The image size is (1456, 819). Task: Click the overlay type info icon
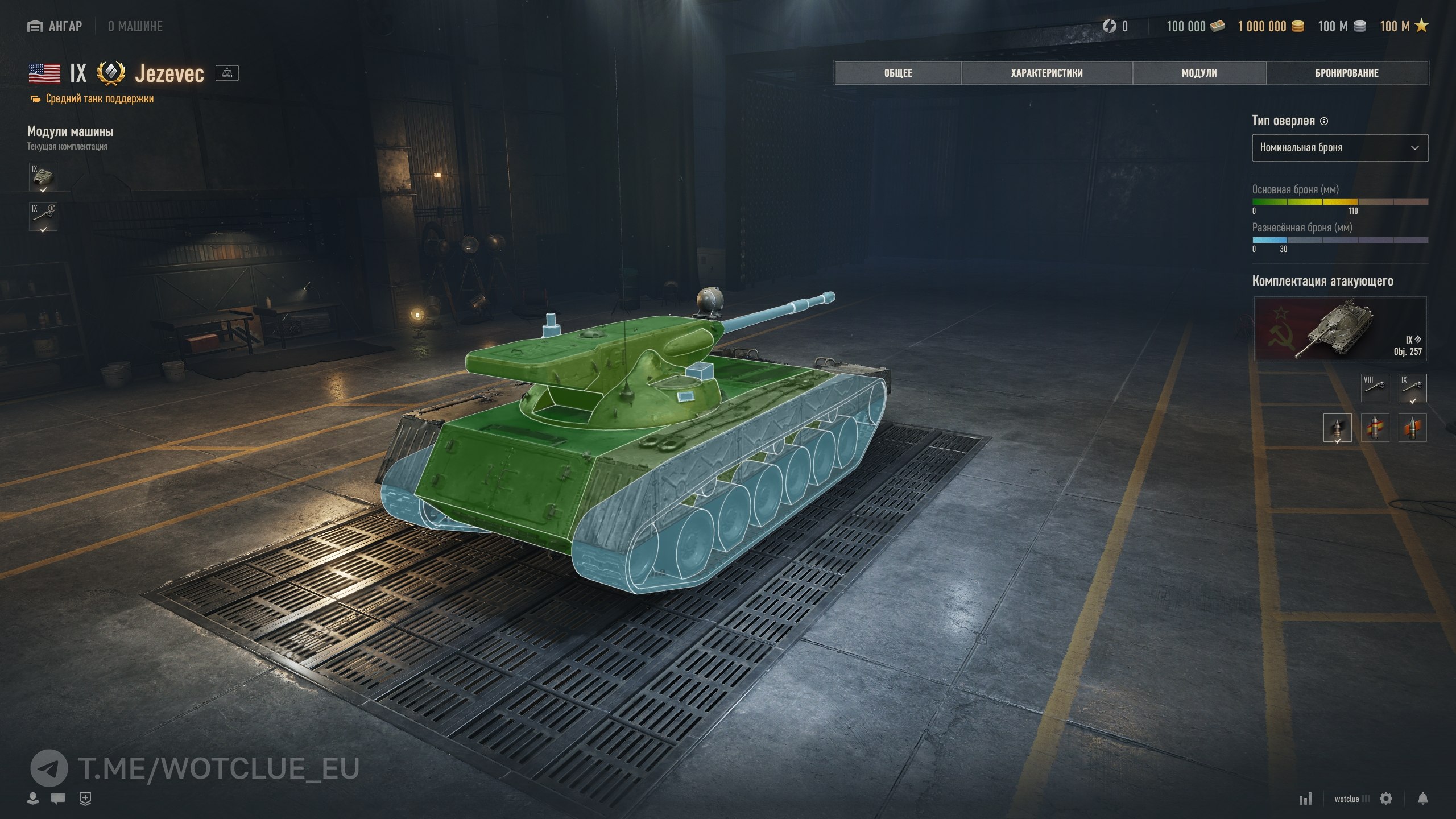coord(1324,121)
